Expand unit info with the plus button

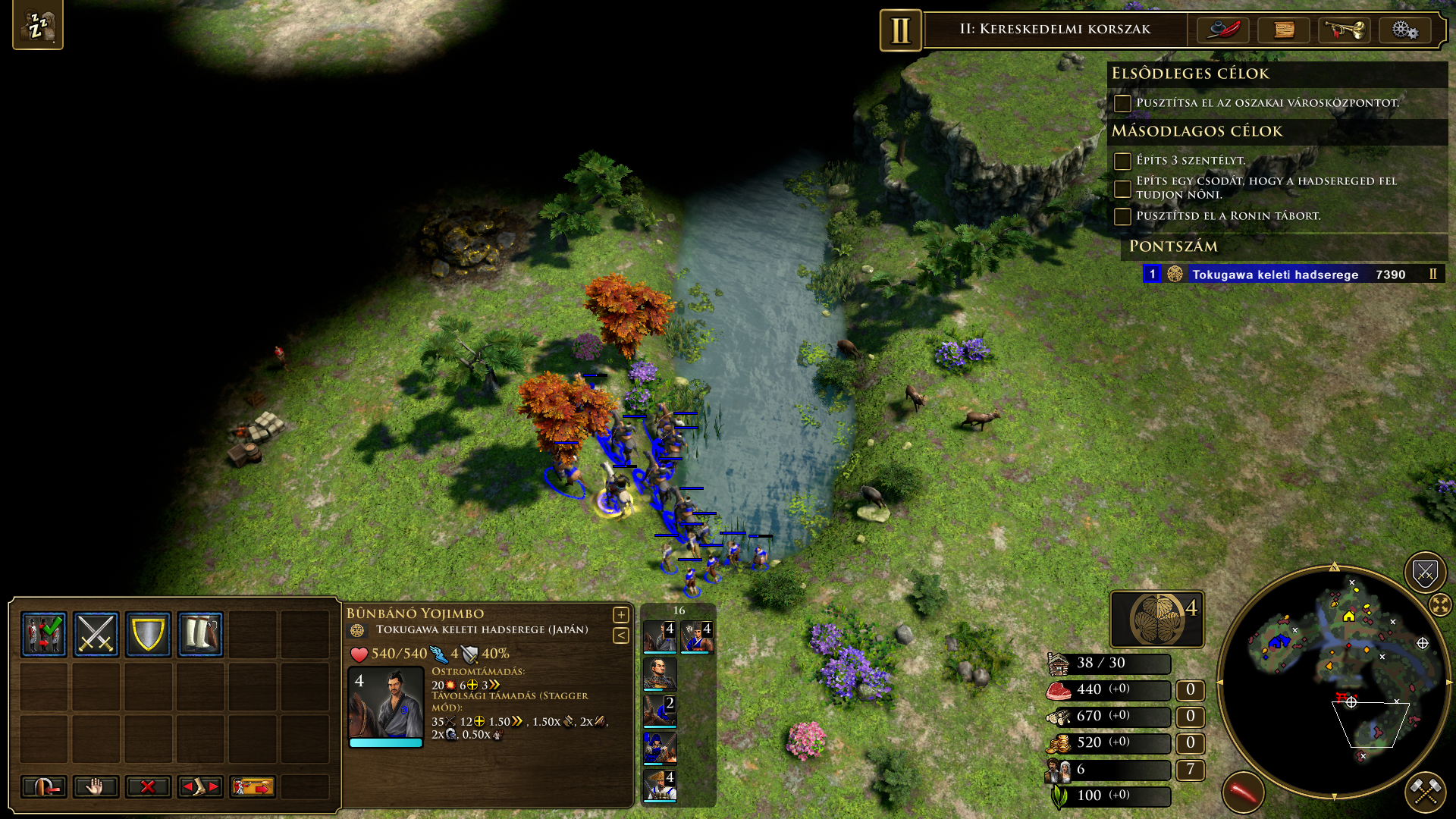[621, 615]
